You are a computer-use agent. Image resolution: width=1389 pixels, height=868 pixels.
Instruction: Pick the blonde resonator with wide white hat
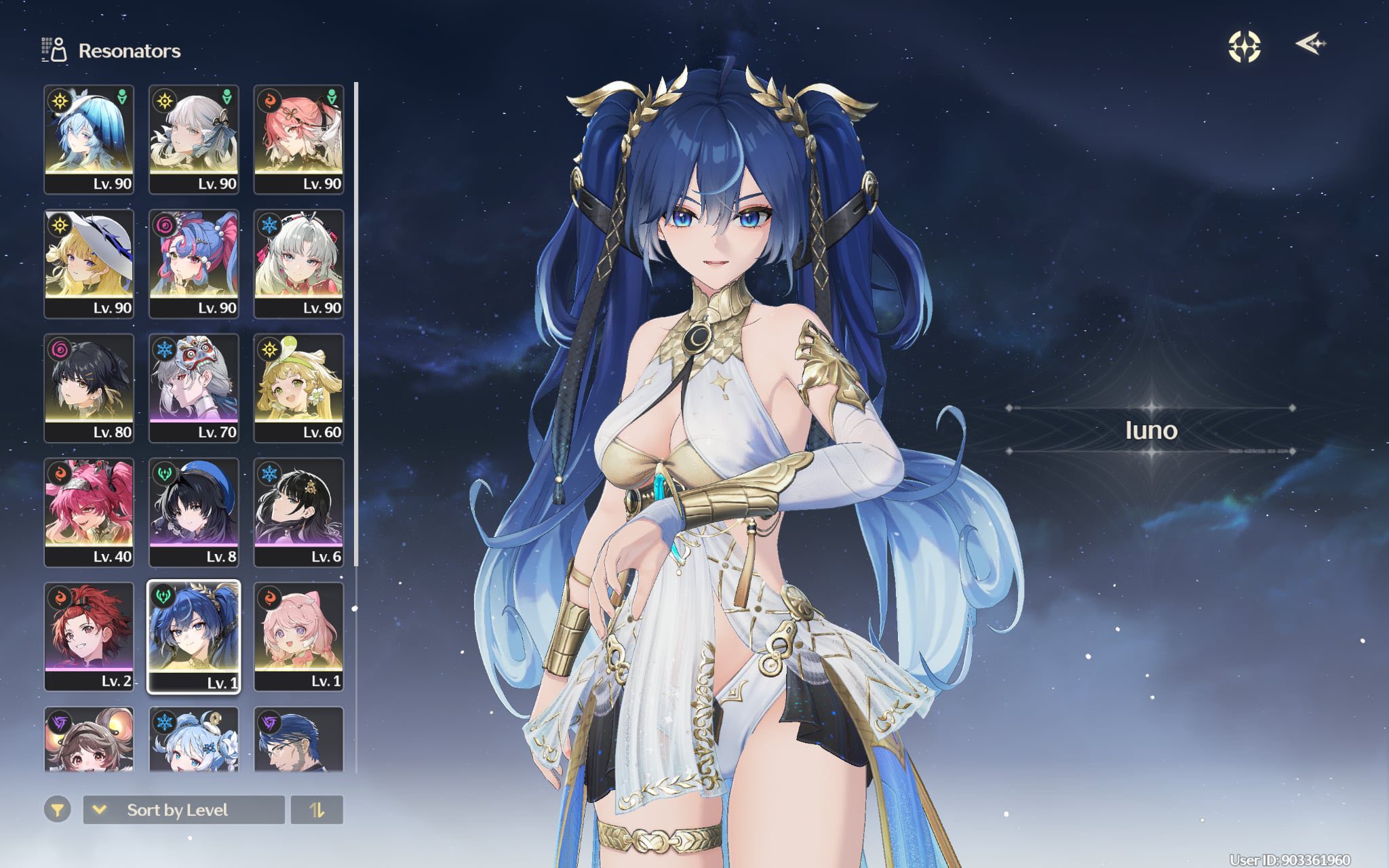click(89, 263)
